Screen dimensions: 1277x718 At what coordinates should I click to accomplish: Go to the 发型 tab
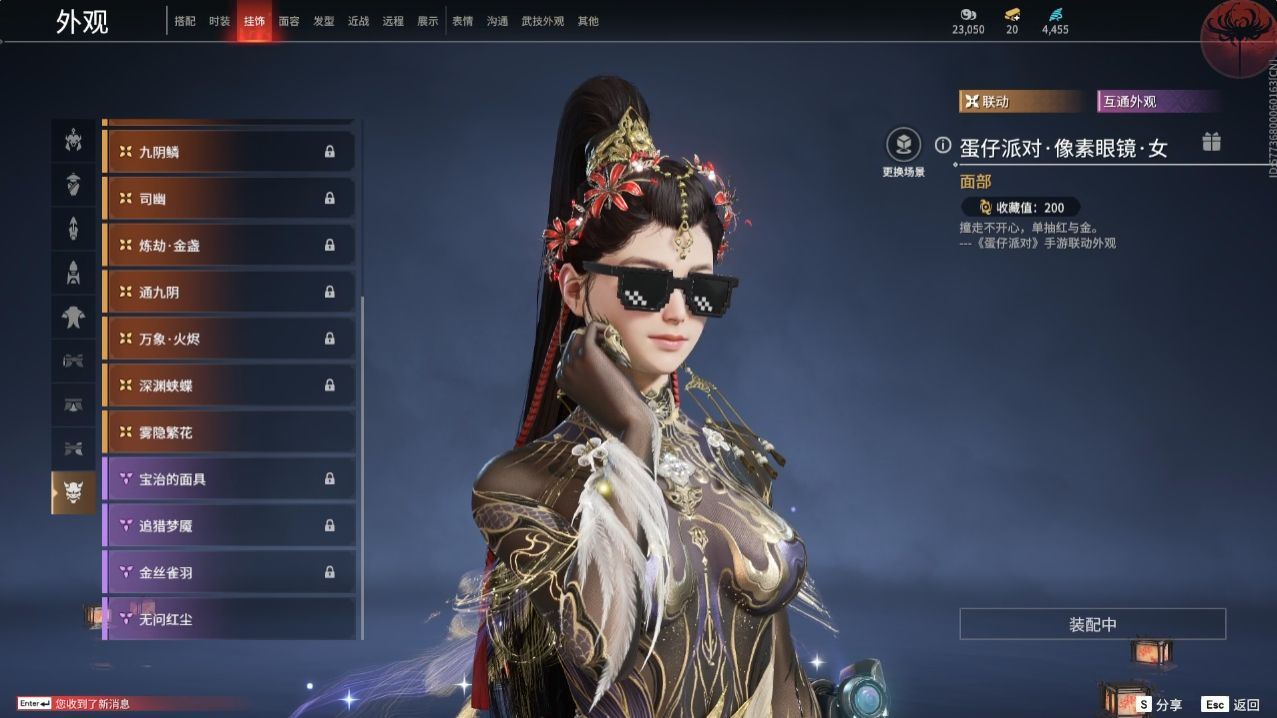[x=324, y=21]
